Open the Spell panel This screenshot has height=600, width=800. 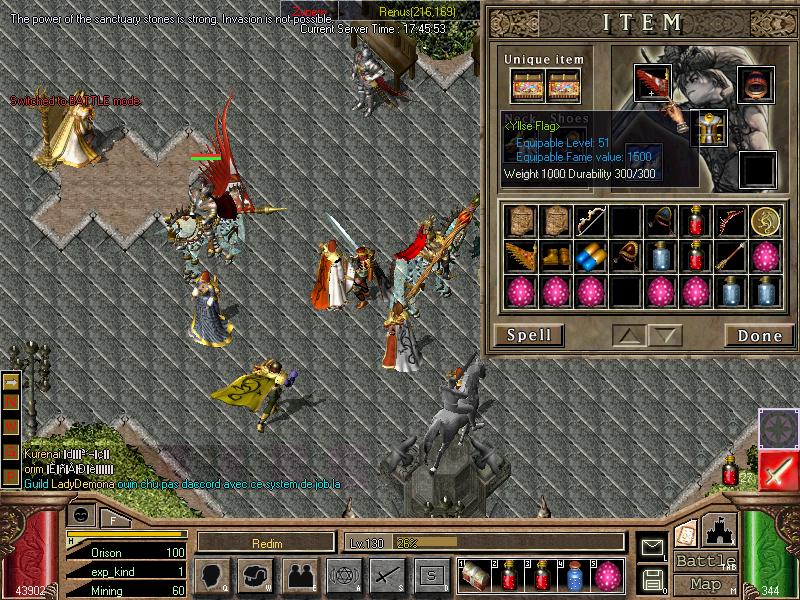tap(528, 335)
